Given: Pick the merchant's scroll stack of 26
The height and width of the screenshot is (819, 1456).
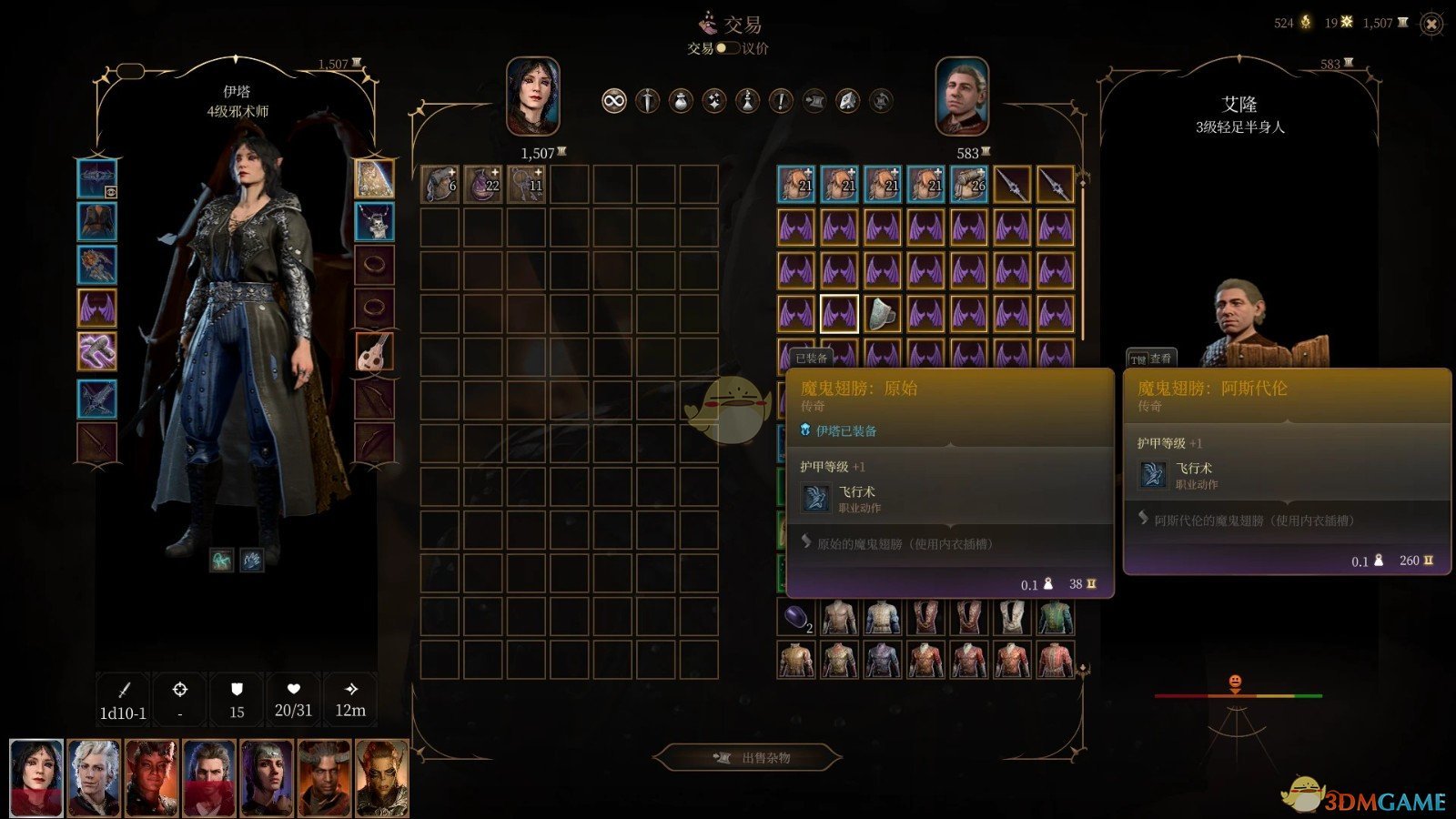Looking at the screenshot, I should click(x=968, y=184).
